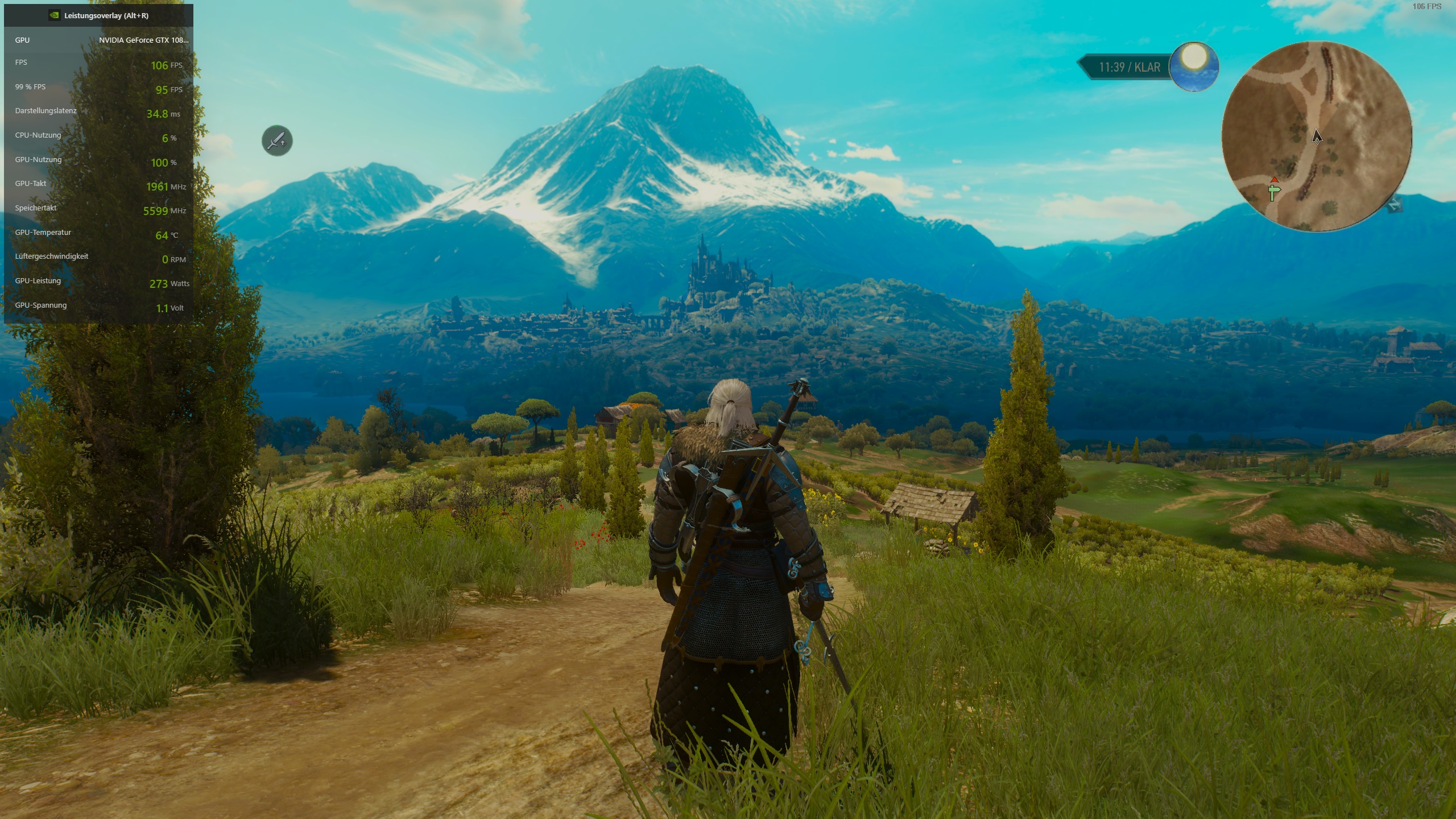Expand the truncated NVIDIA GeForce GTX 108... GPU name
This screenshot has height=819, width=1456.
[144, 40]
